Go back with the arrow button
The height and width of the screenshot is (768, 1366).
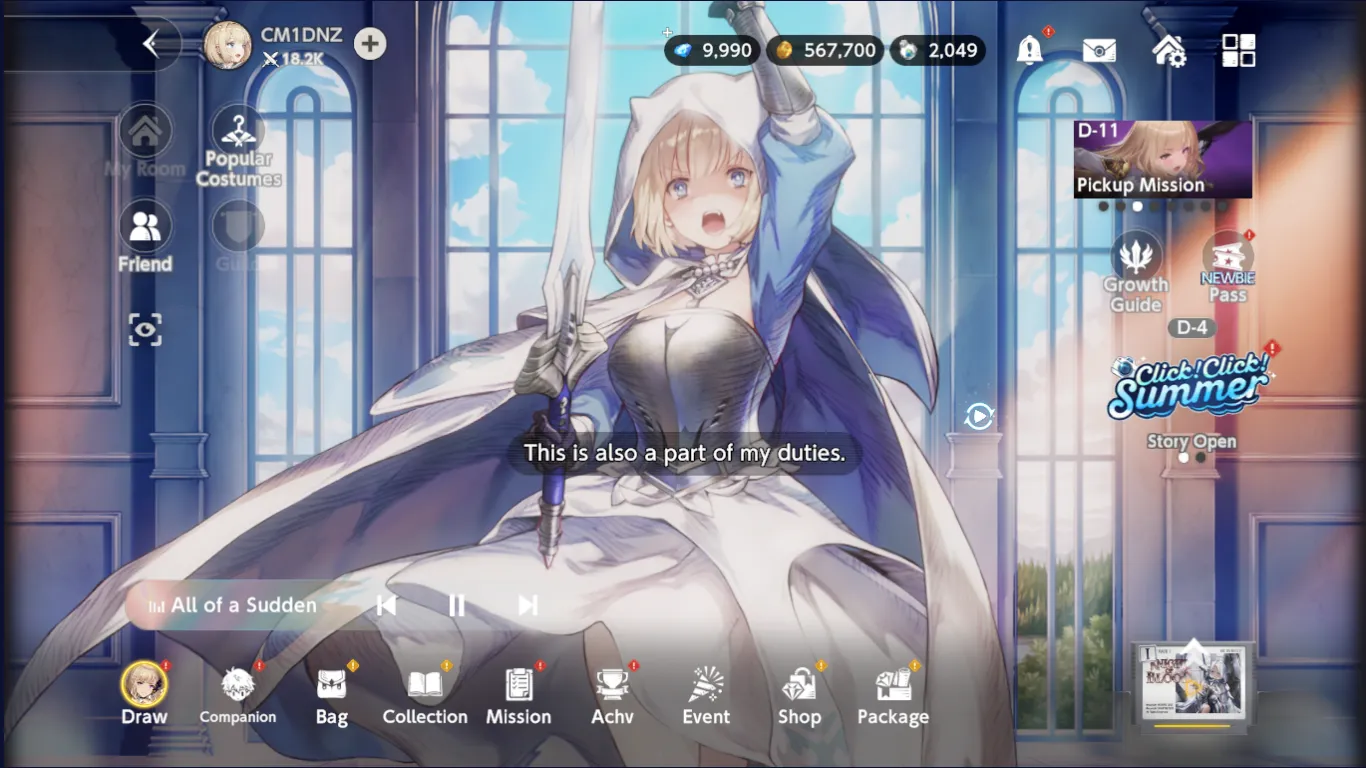pos(151,44)
